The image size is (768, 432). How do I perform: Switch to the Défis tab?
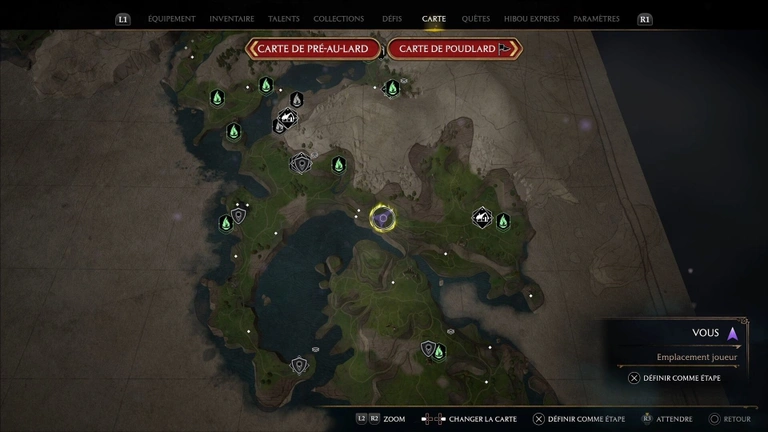click(x=392, y=19)
